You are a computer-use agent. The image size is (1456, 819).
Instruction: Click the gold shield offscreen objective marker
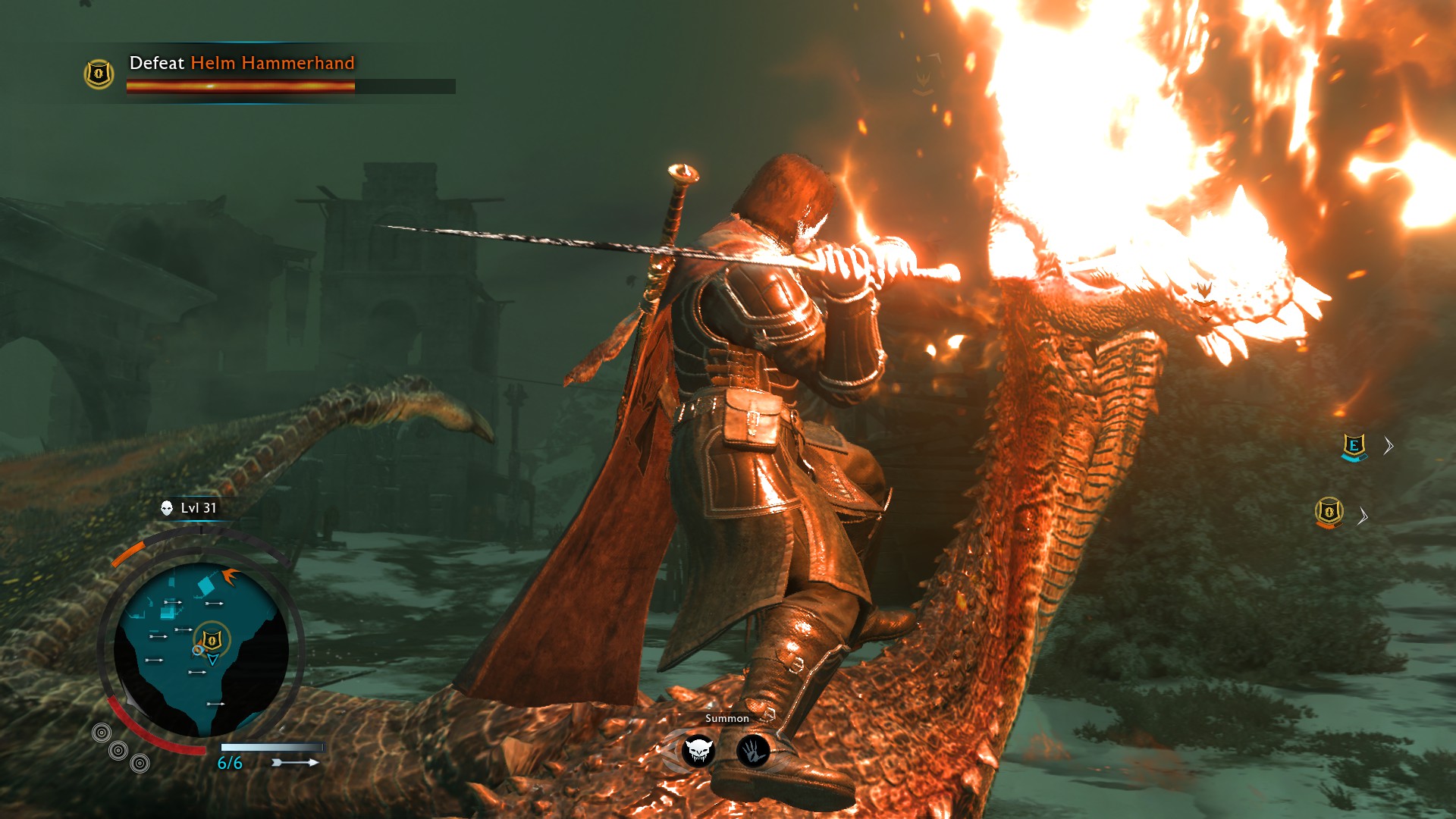point(1329,513)
